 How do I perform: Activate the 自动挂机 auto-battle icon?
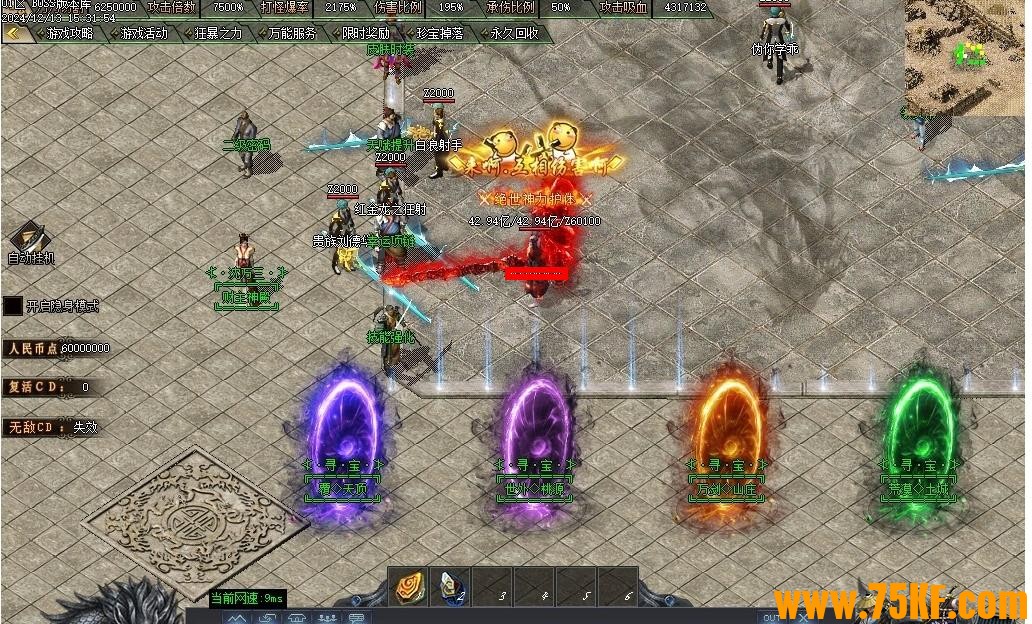27,240
